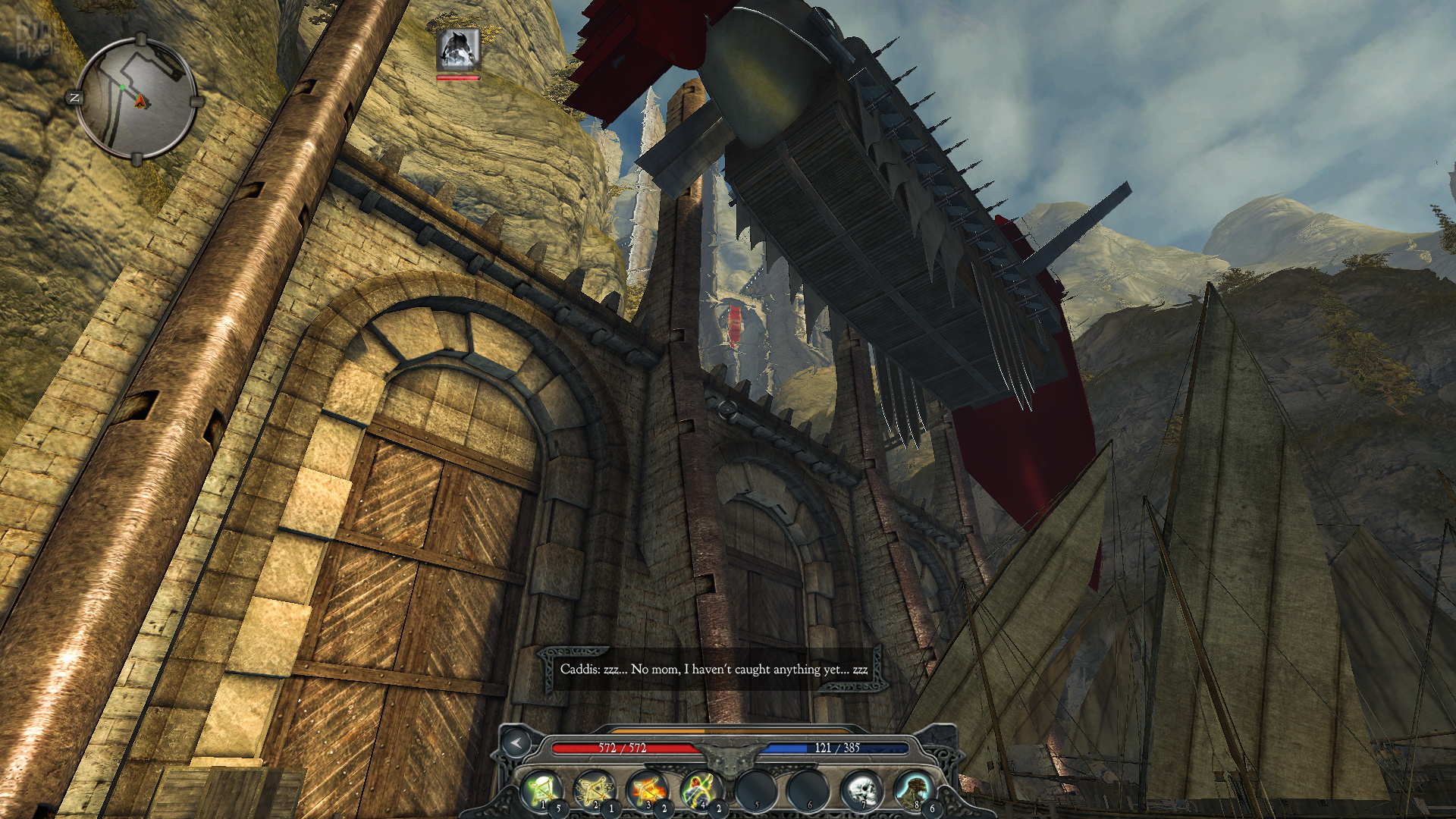The width and height of the screenshot is (1456, 819).
Task: Click the left-arrow hotbar switch button
Action: (516, 743)
